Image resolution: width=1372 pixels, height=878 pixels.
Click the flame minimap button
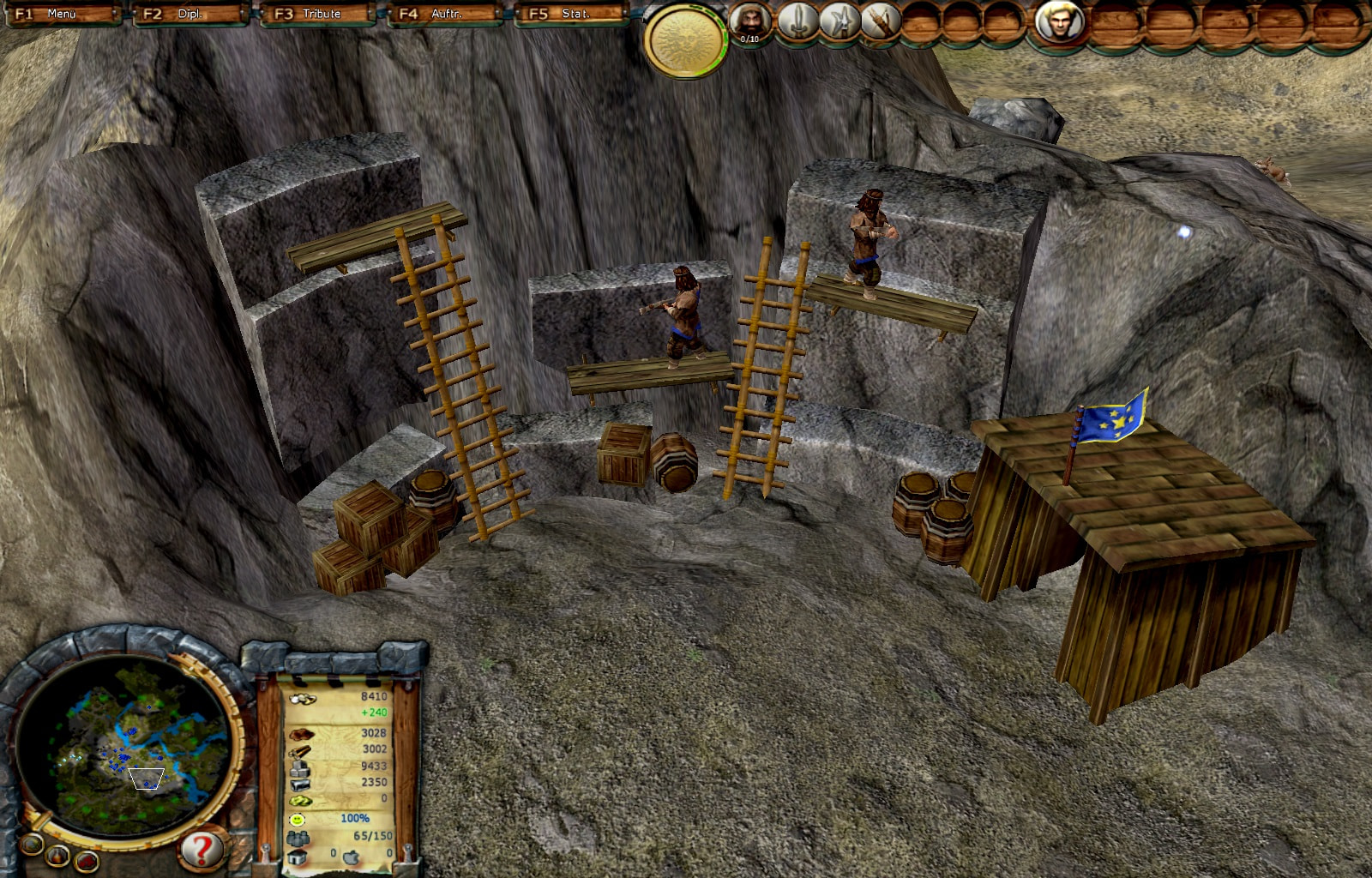pyautogui.click(x=58, y=855)
